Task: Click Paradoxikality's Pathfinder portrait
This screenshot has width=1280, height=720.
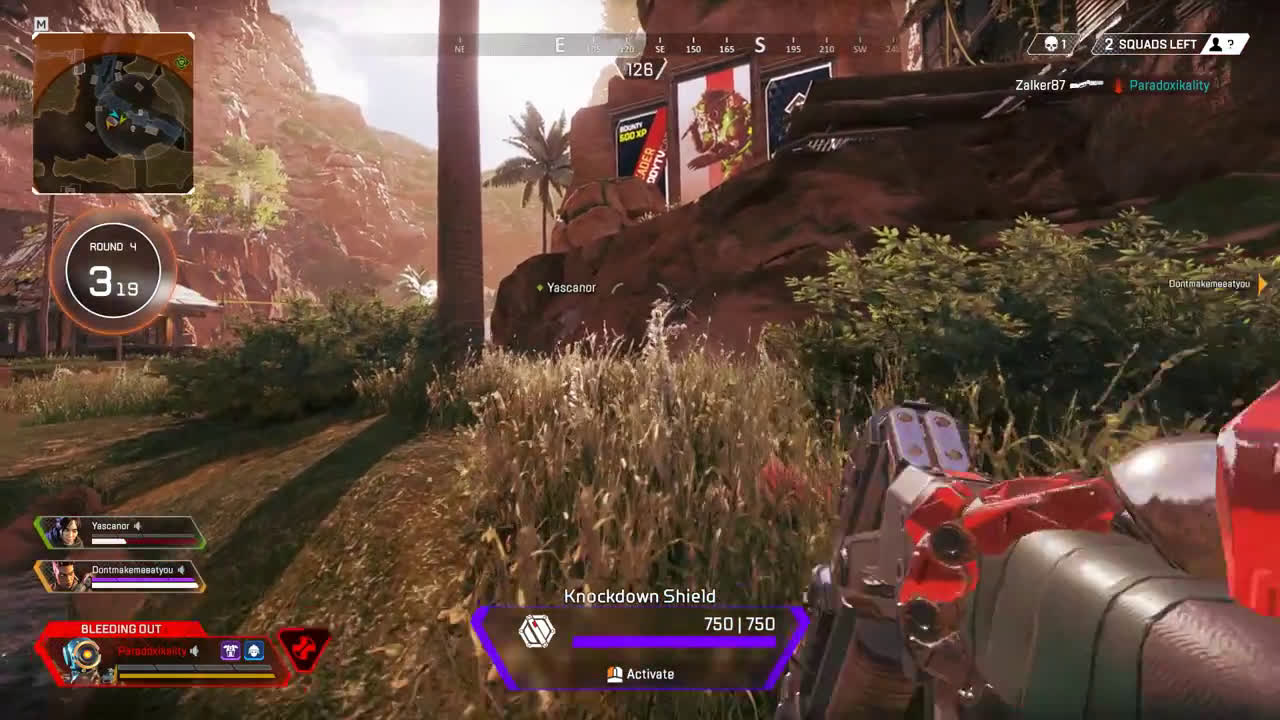Action: (80, 657)
